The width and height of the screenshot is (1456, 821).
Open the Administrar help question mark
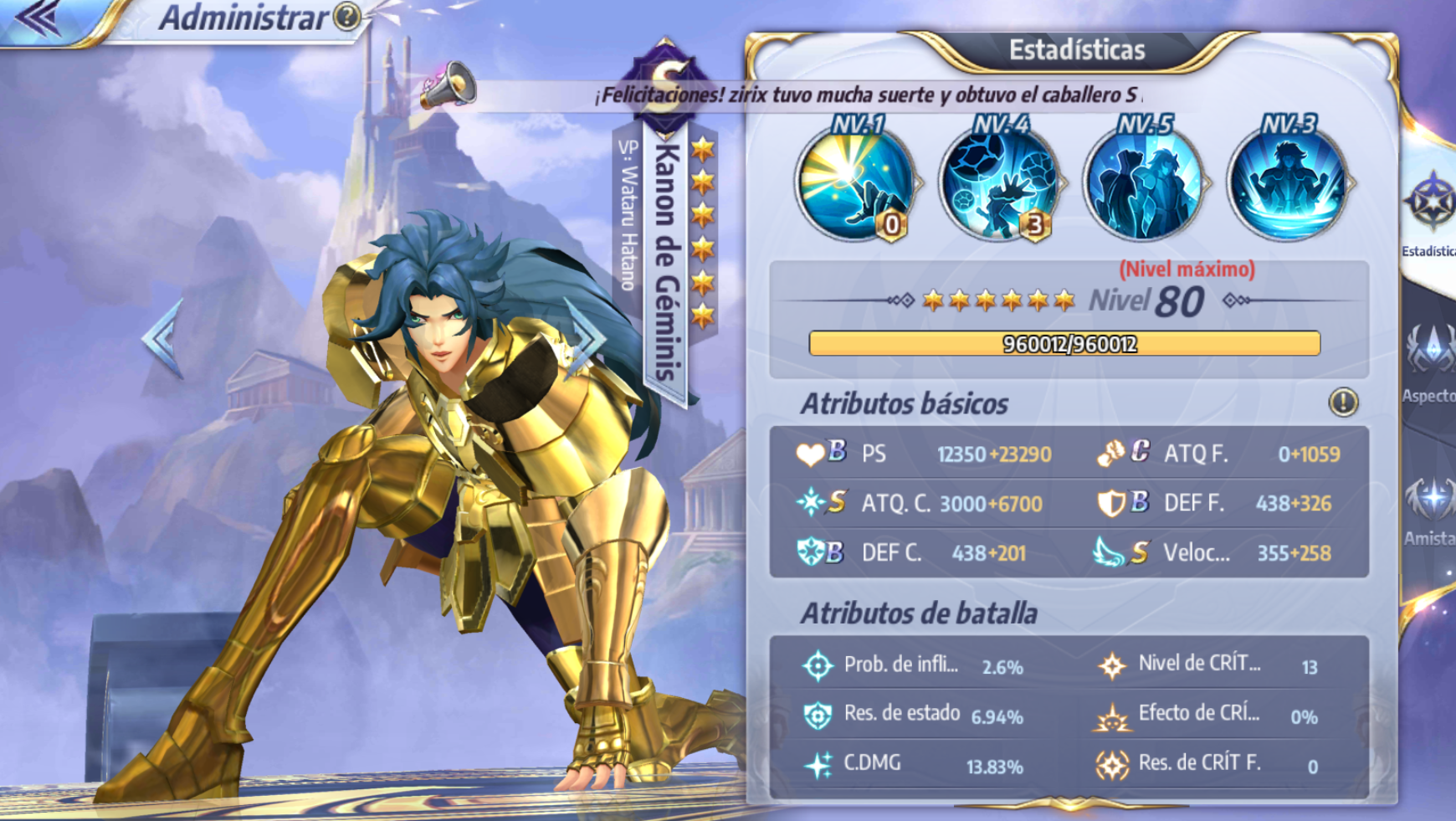347,16
